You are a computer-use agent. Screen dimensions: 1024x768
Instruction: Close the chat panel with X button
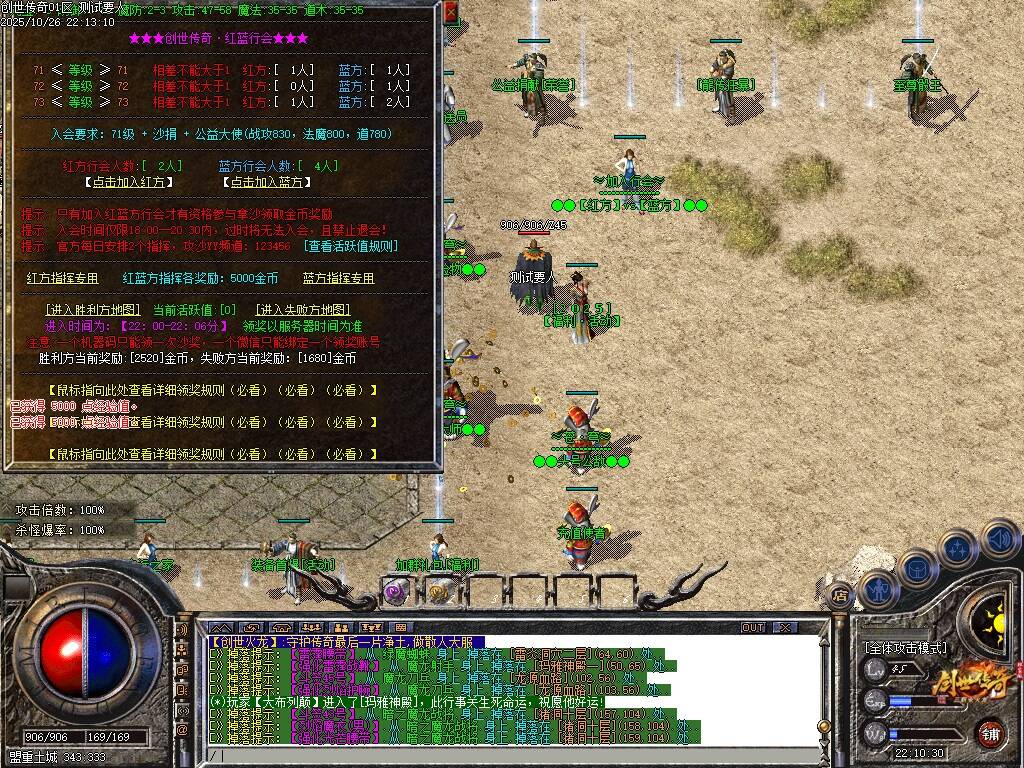point(786,627)
